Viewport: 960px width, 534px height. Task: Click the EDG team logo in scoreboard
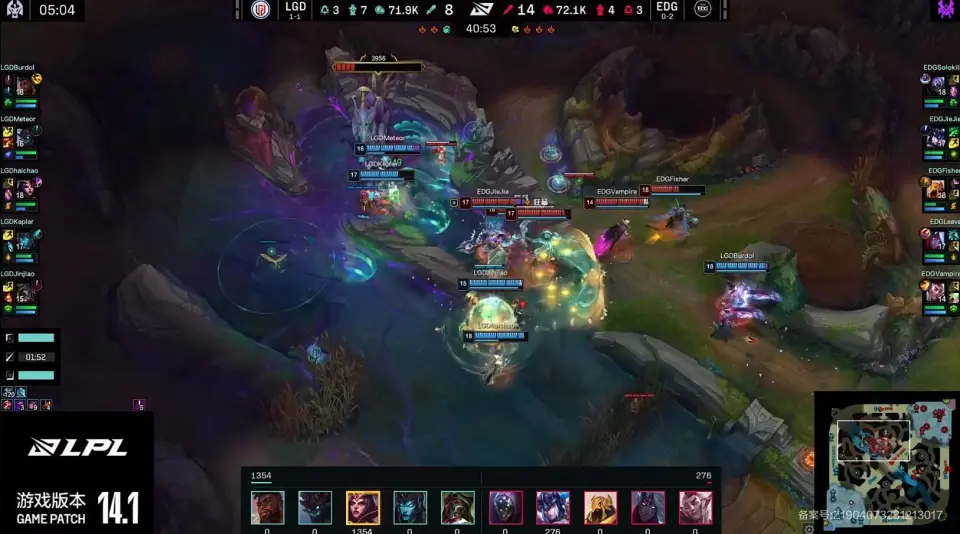[x=703, y=10]
